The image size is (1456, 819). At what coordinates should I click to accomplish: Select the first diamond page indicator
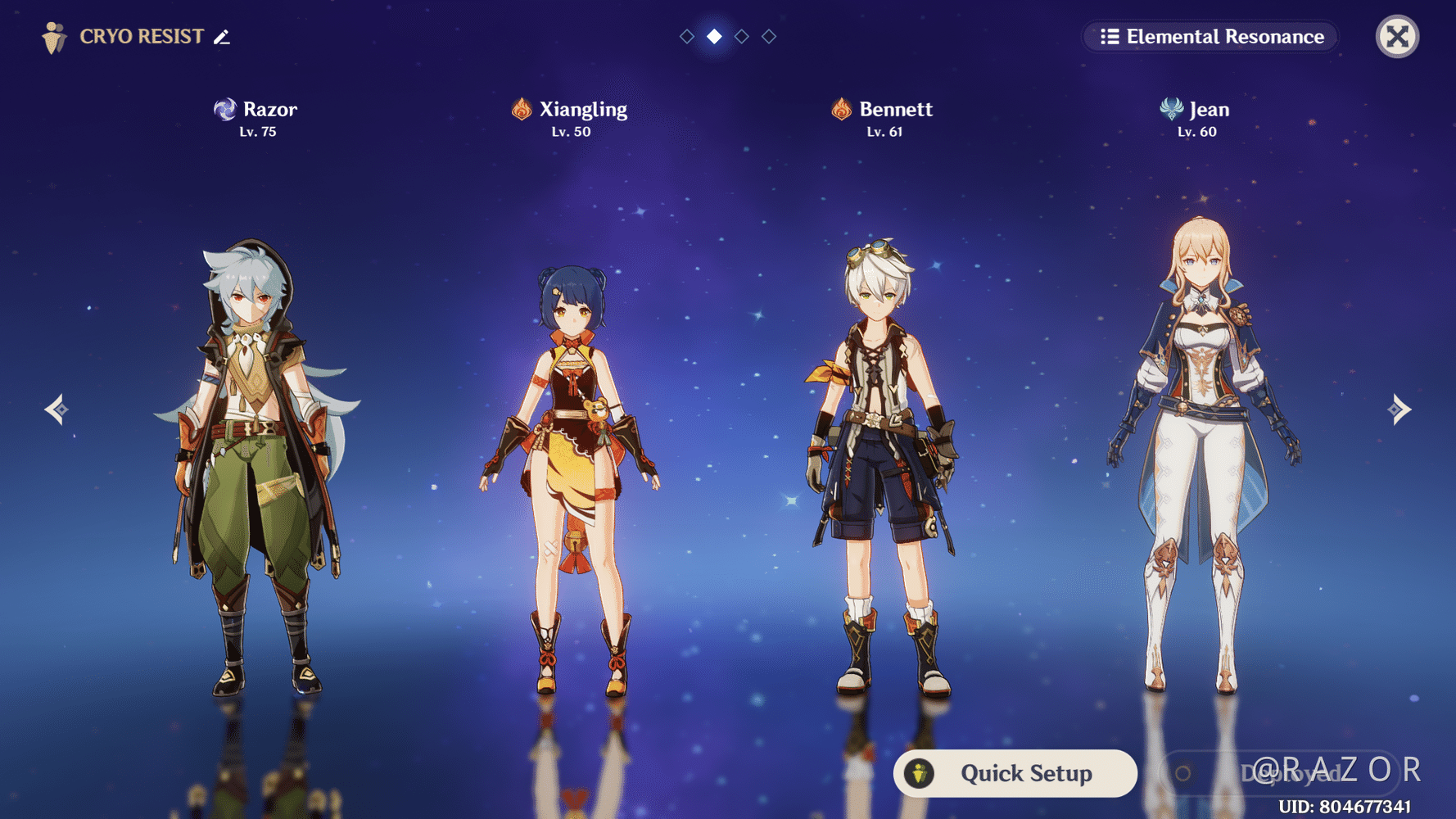[x=686, y=36]
